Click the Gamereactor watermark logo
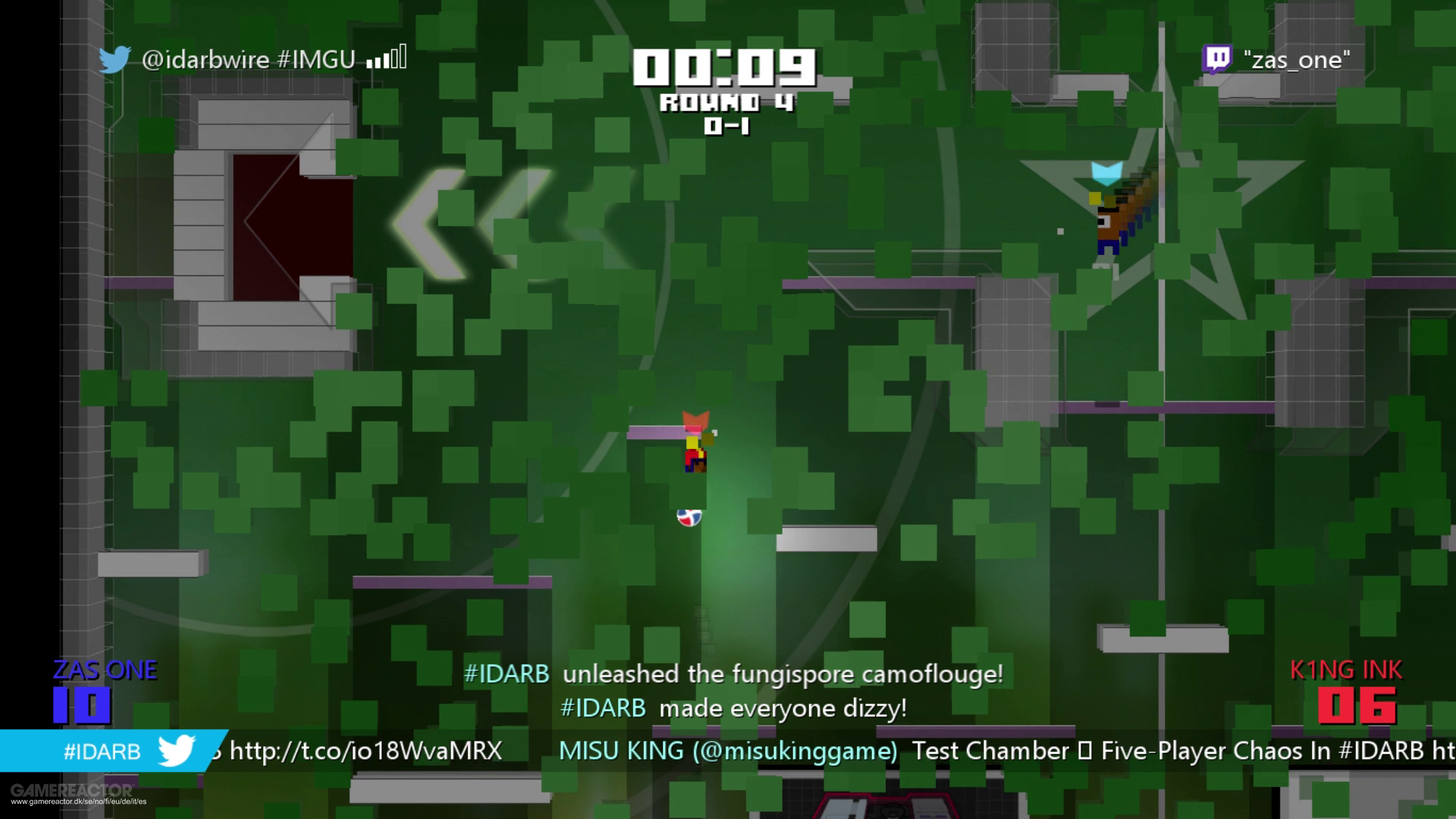Screen dimensions: 1456x819 click(72, 792)
